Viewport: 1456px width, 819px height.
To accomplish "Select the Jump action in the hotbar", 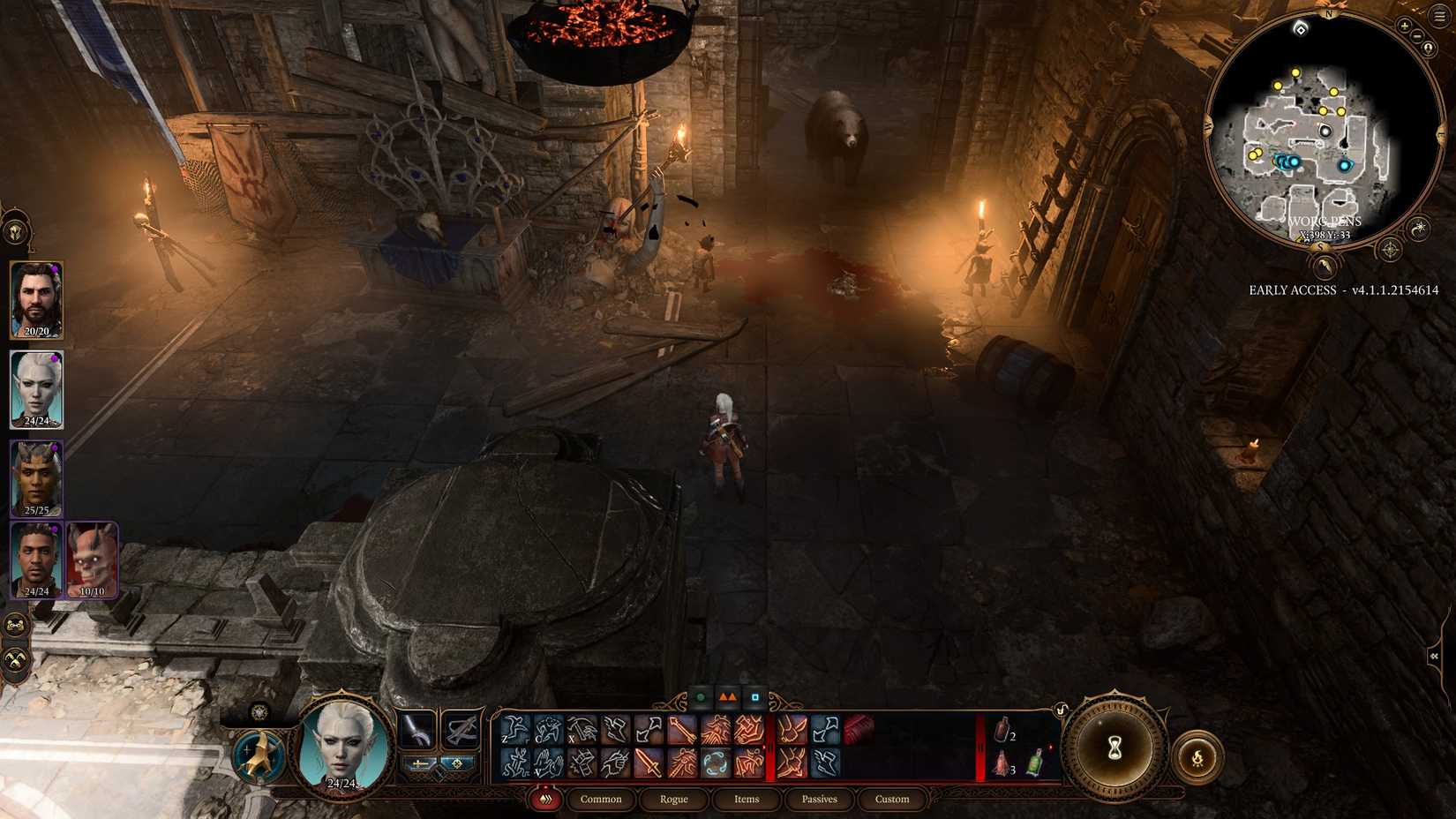I will click(x=514, y=729).
